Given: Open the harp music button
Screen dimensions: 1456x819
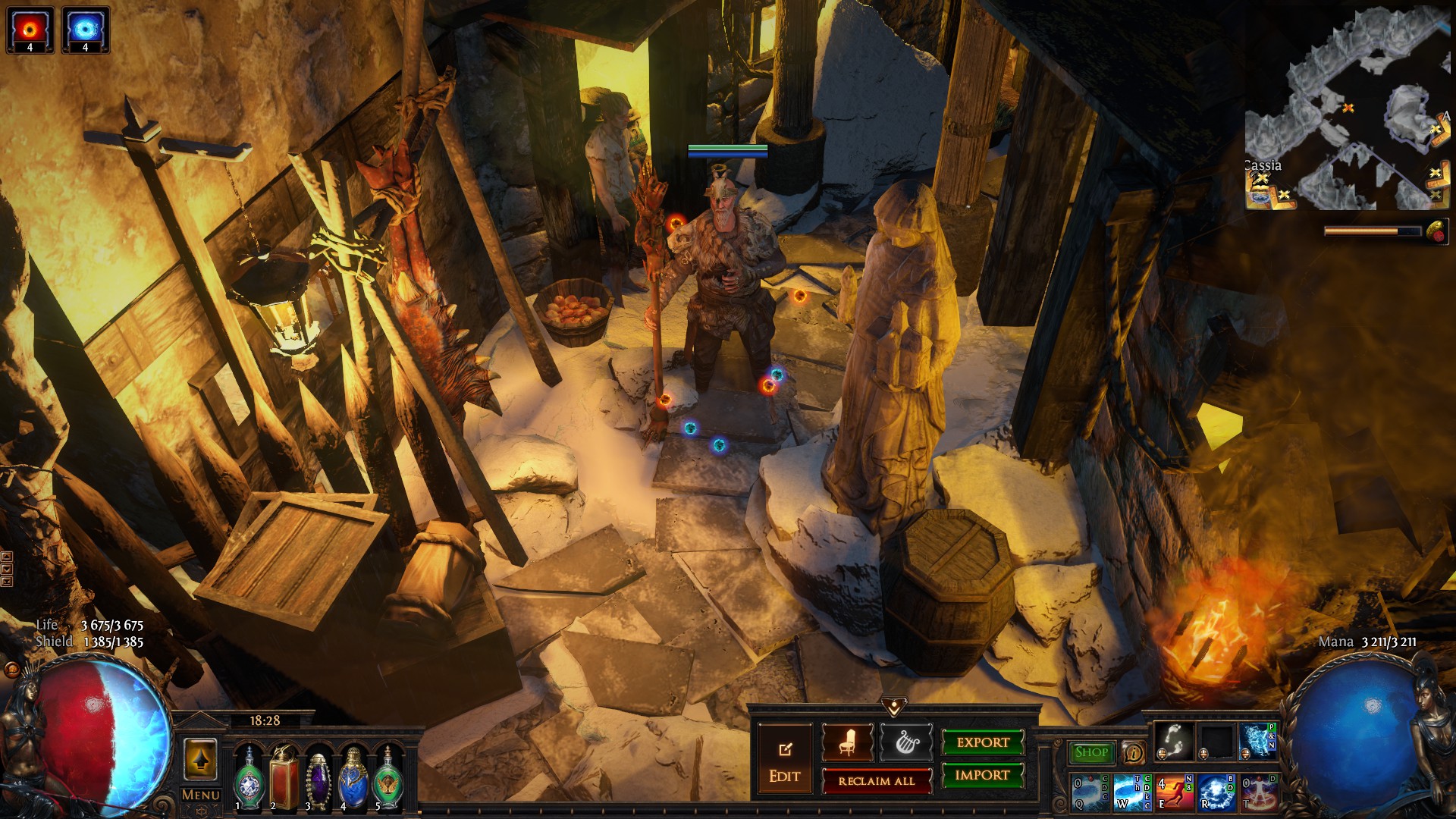Looking at the screenshot, I should tap(905, 743).
